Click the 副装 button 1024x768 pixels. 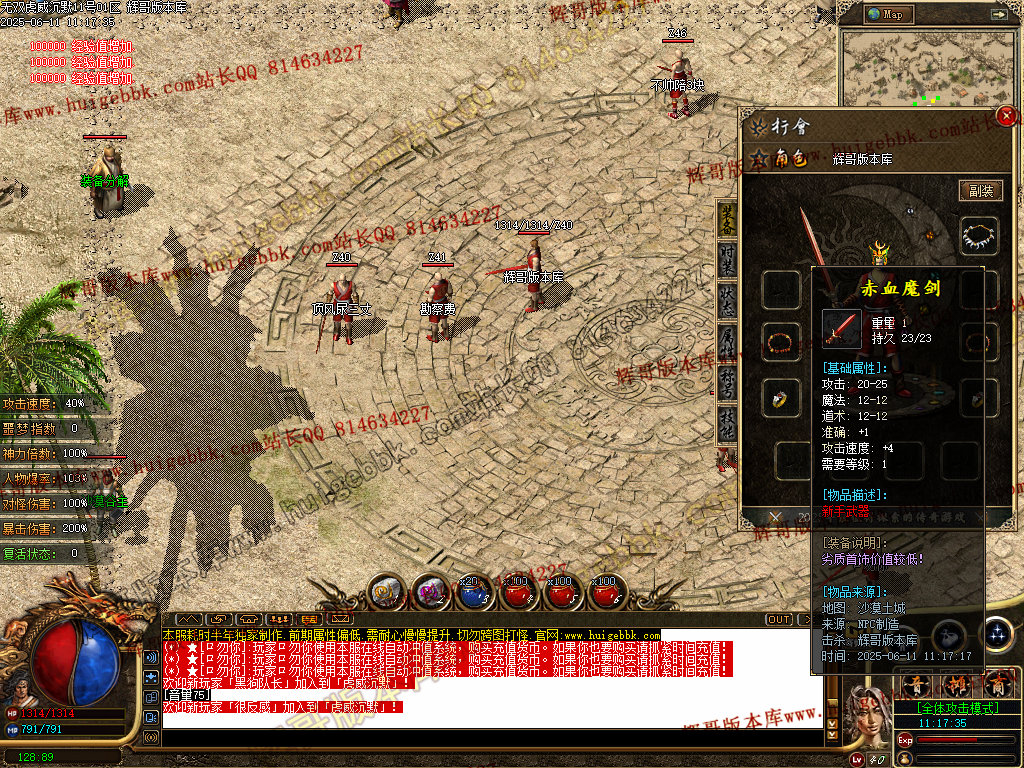[980, 191]
